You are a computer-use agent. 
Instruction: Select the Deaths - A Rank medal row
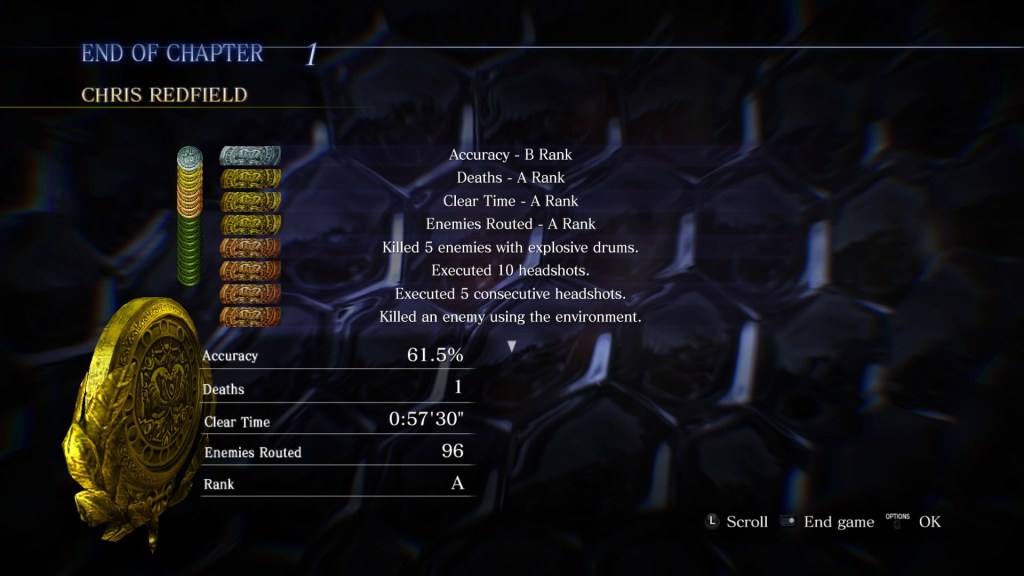click(510, 178)
